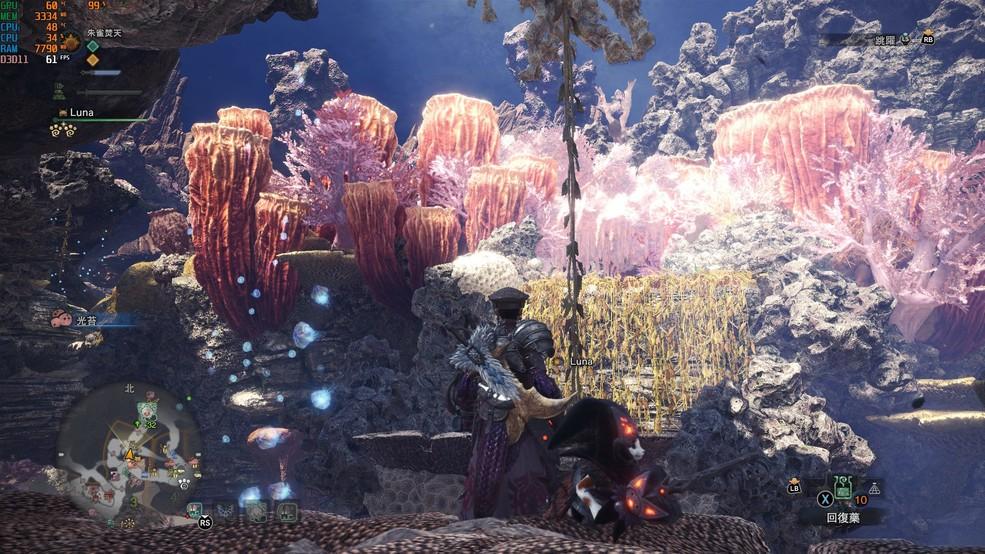The width and height of the screenshot is (985, 554).
Task: Select the capture net item icon
Action: (x=876, y=488)
